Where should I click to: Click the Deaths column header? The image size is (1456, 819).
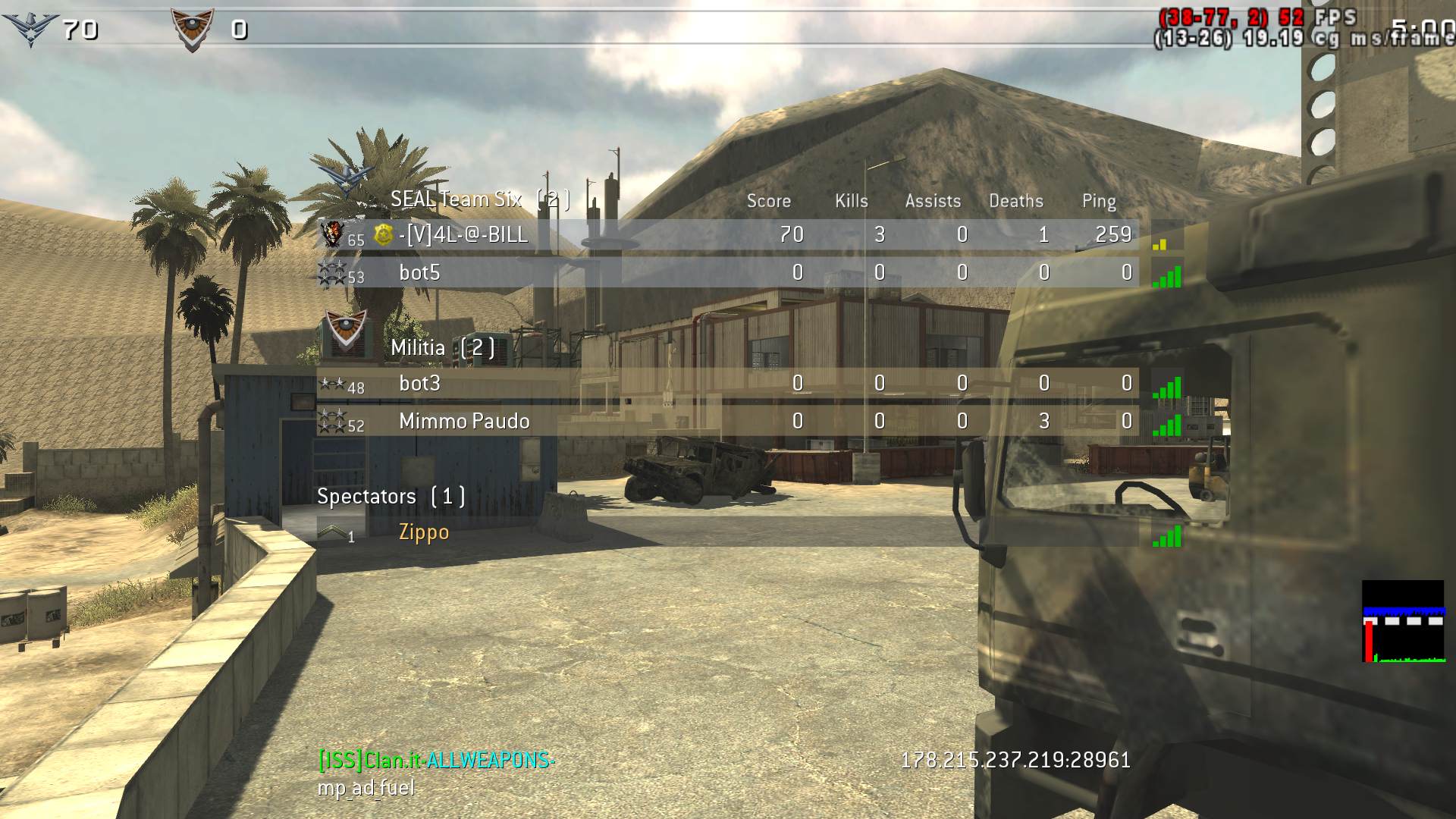(1015, 201)
